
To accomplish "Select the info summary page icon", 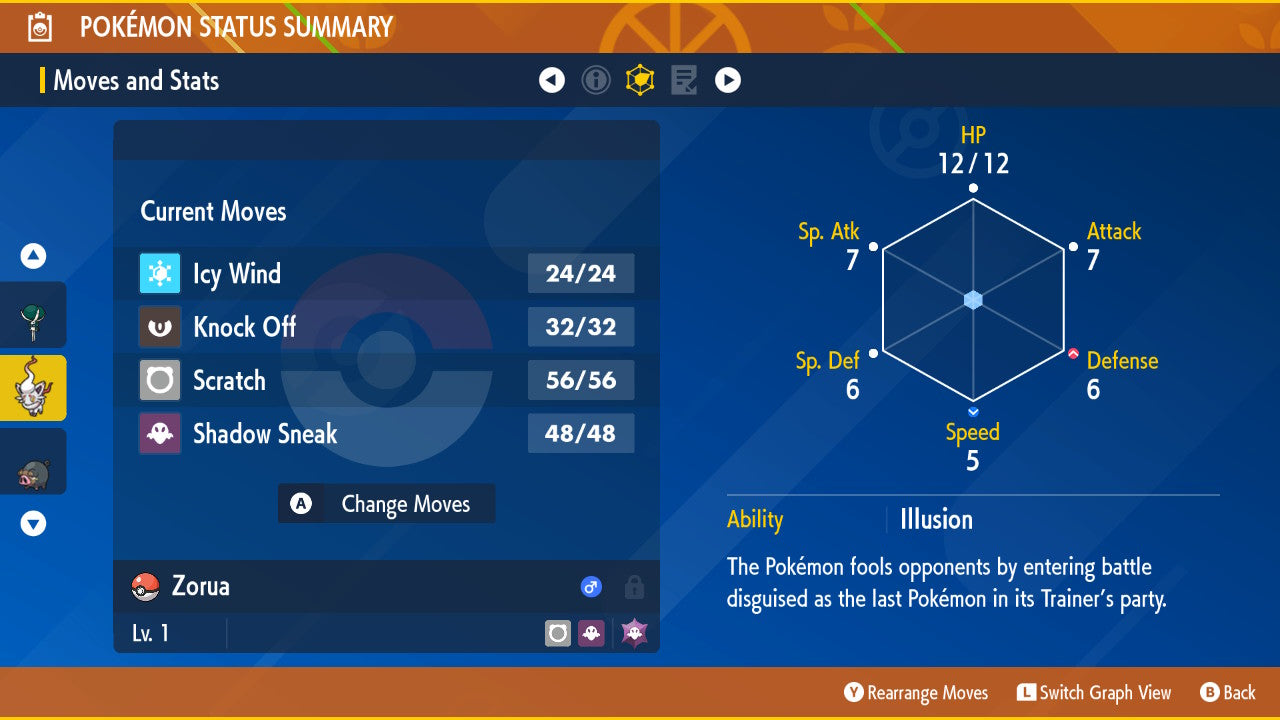I will 596,79.
